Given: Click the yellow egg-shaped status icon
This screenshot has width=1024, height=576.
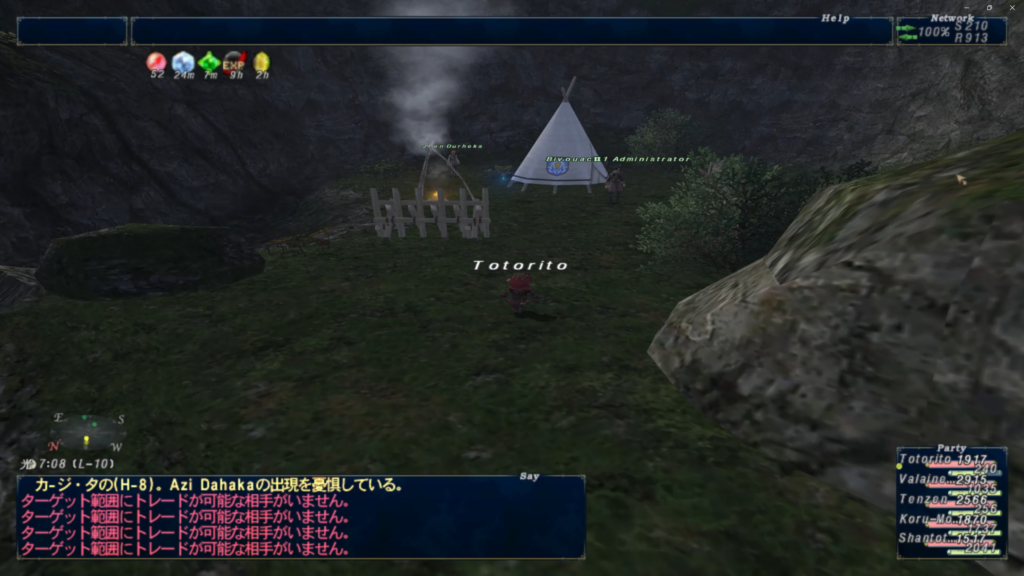Looking at the screenshot, I should pyautogui.click(x=261, y=63).
